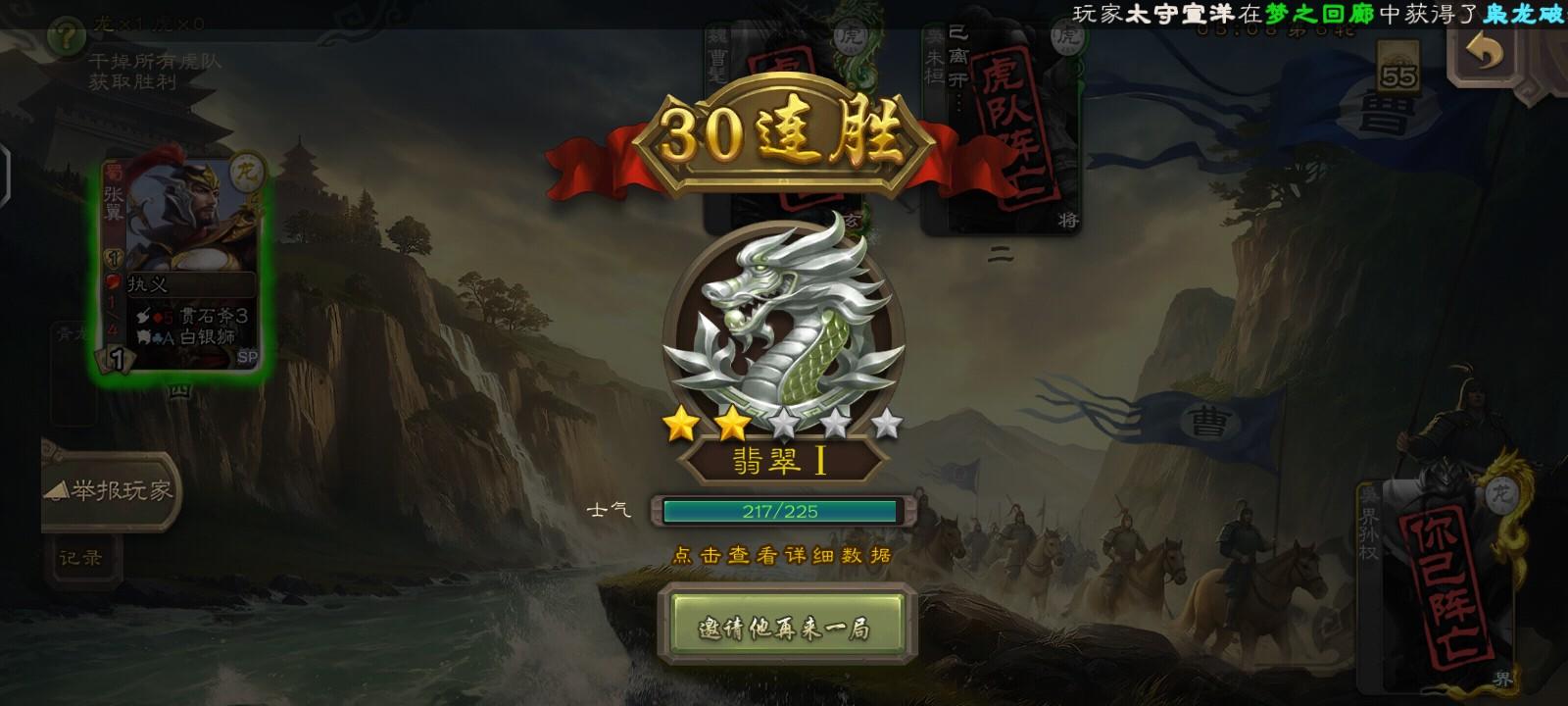Open 点击查看详细数据 details link

(x=784, y=552)
